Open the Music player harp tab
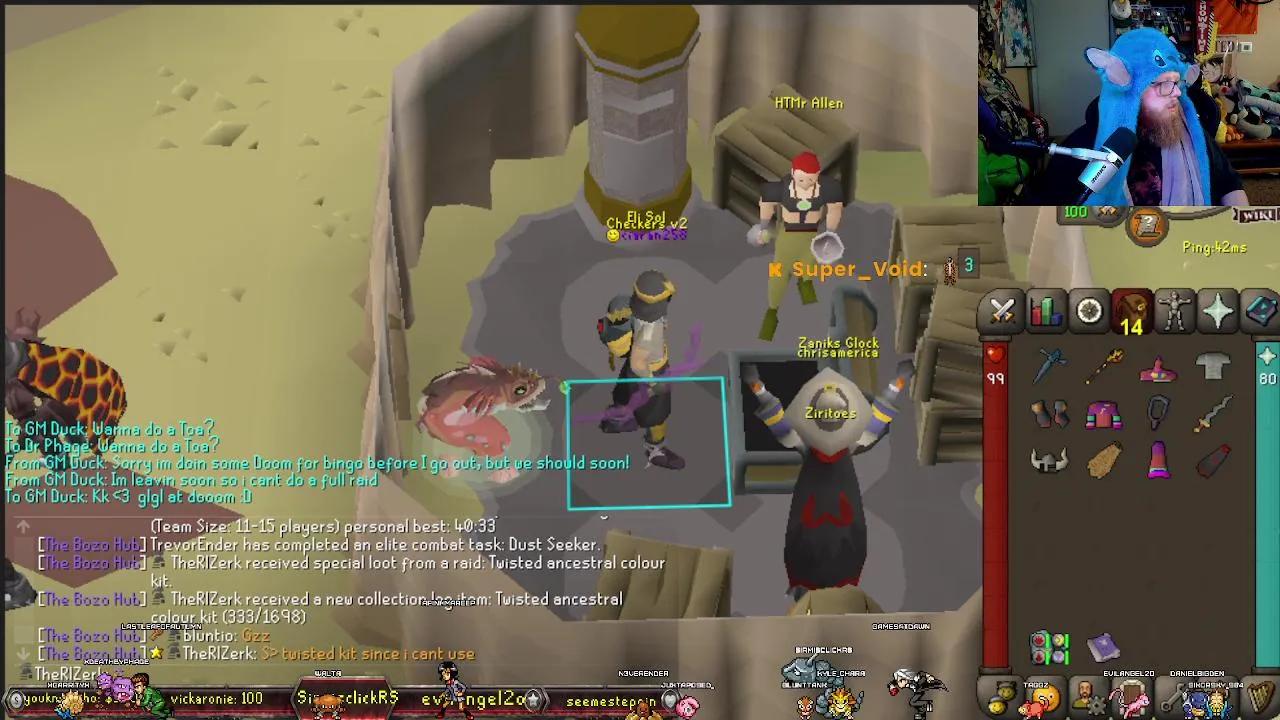The width and height of the screenshot is (1280, 720). click(x=1259, y=697)
